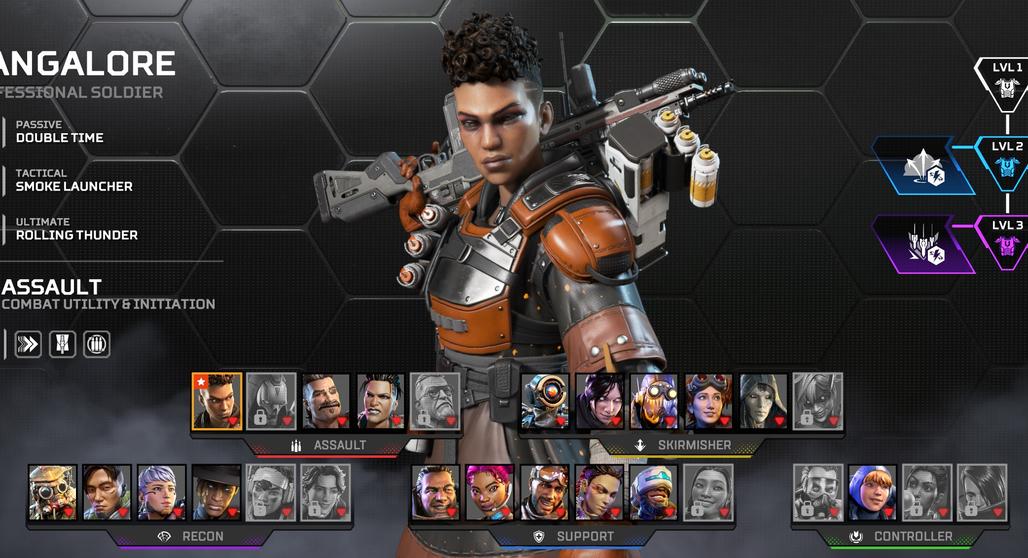Select the locked Caustic portrait
The height and width of the screenshot is (558, 1028).
click(x=818, y=492)
